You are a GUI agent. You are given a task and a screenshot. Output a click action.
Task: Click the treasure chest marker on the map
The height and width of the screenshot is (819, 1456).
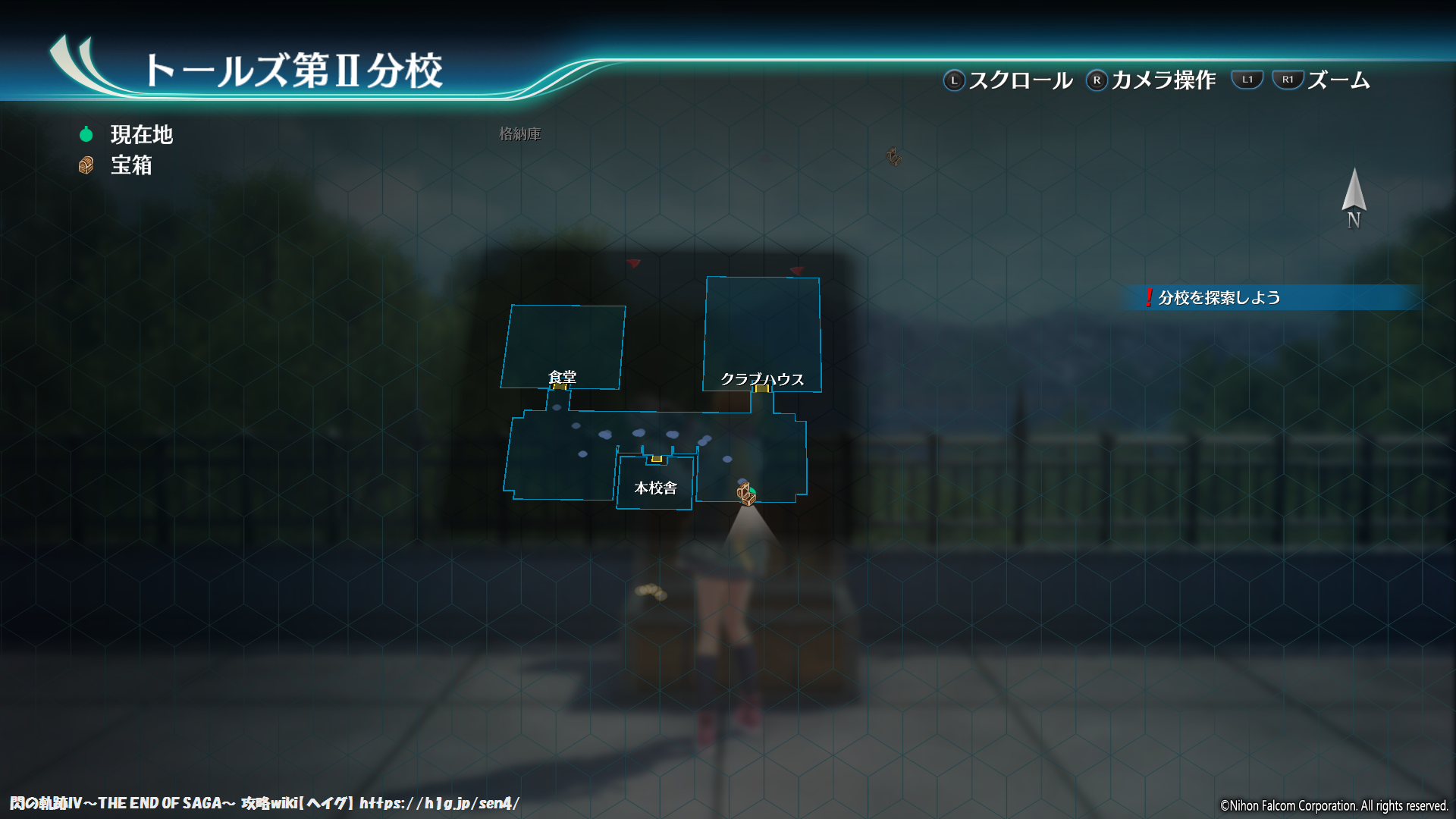(746, 494)
